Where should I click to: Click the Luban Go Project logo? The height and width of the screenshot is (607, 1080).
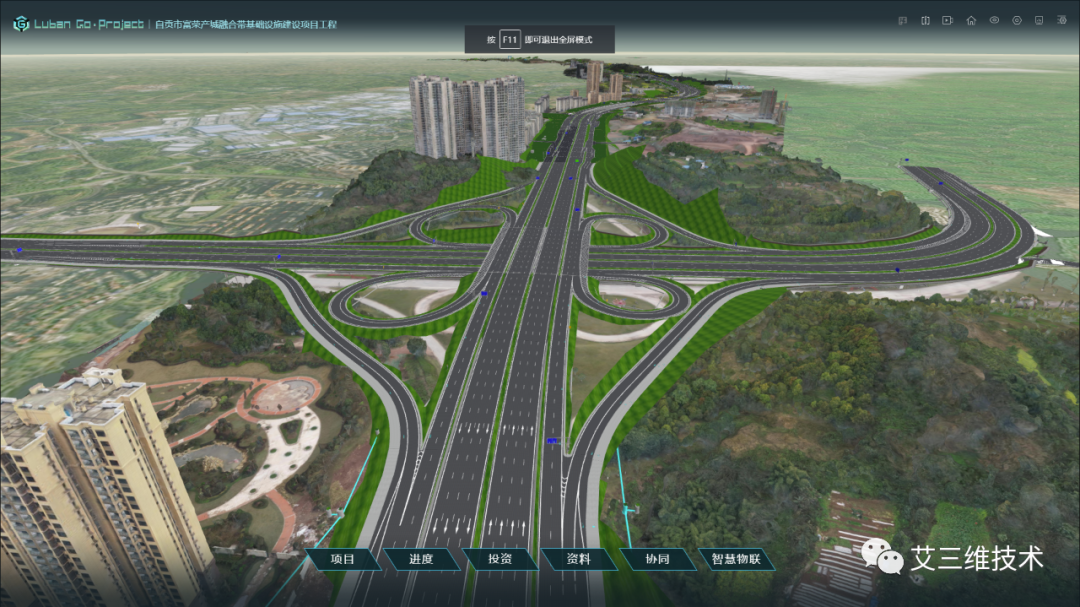(x=20, y=23)
